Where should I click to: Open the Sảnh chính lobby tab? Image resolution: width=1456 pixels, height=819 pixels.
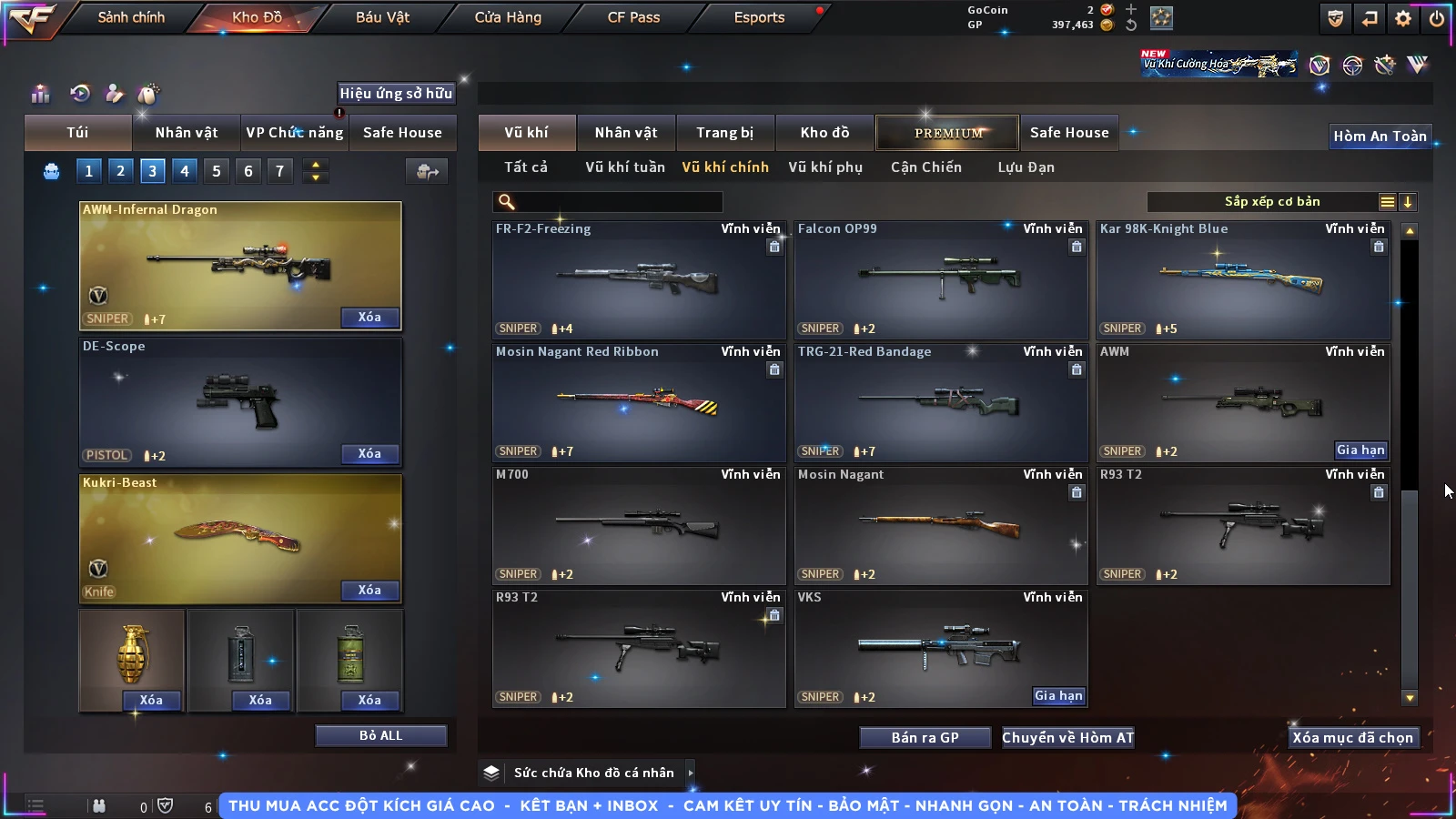[x=131, y=17]
